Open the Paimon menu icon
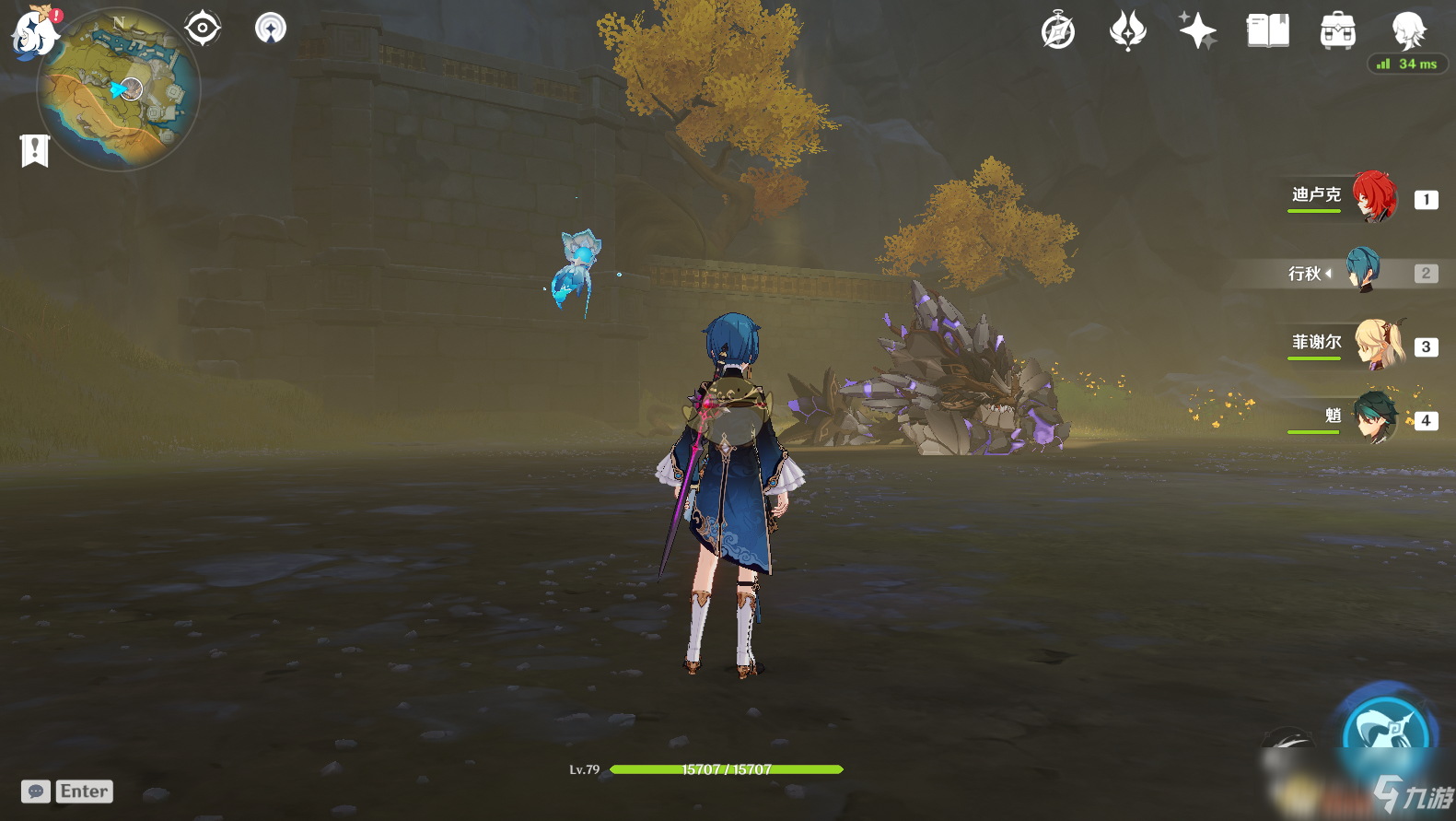Image resolution: width=1456 pixels, height=821 pixels. coord(35,31)
